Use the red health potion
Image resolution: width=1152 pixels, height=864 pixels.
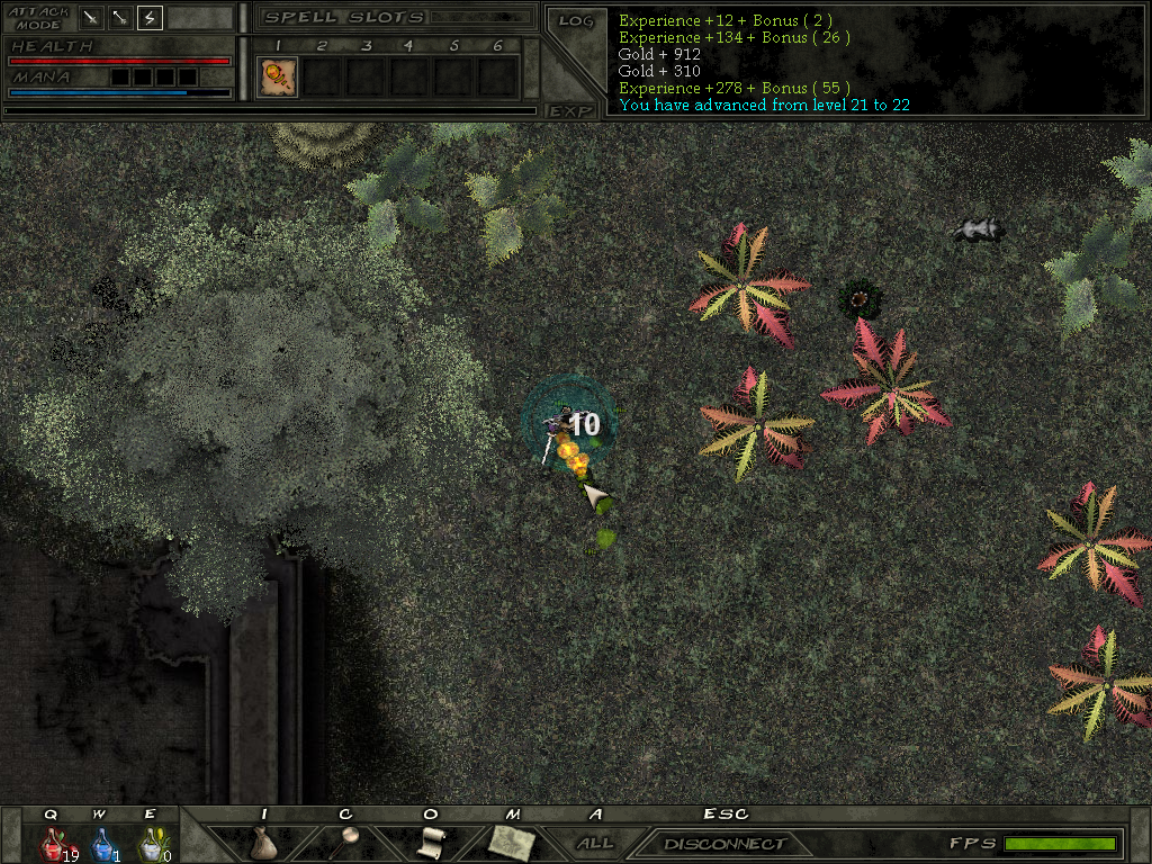point(53,846)
